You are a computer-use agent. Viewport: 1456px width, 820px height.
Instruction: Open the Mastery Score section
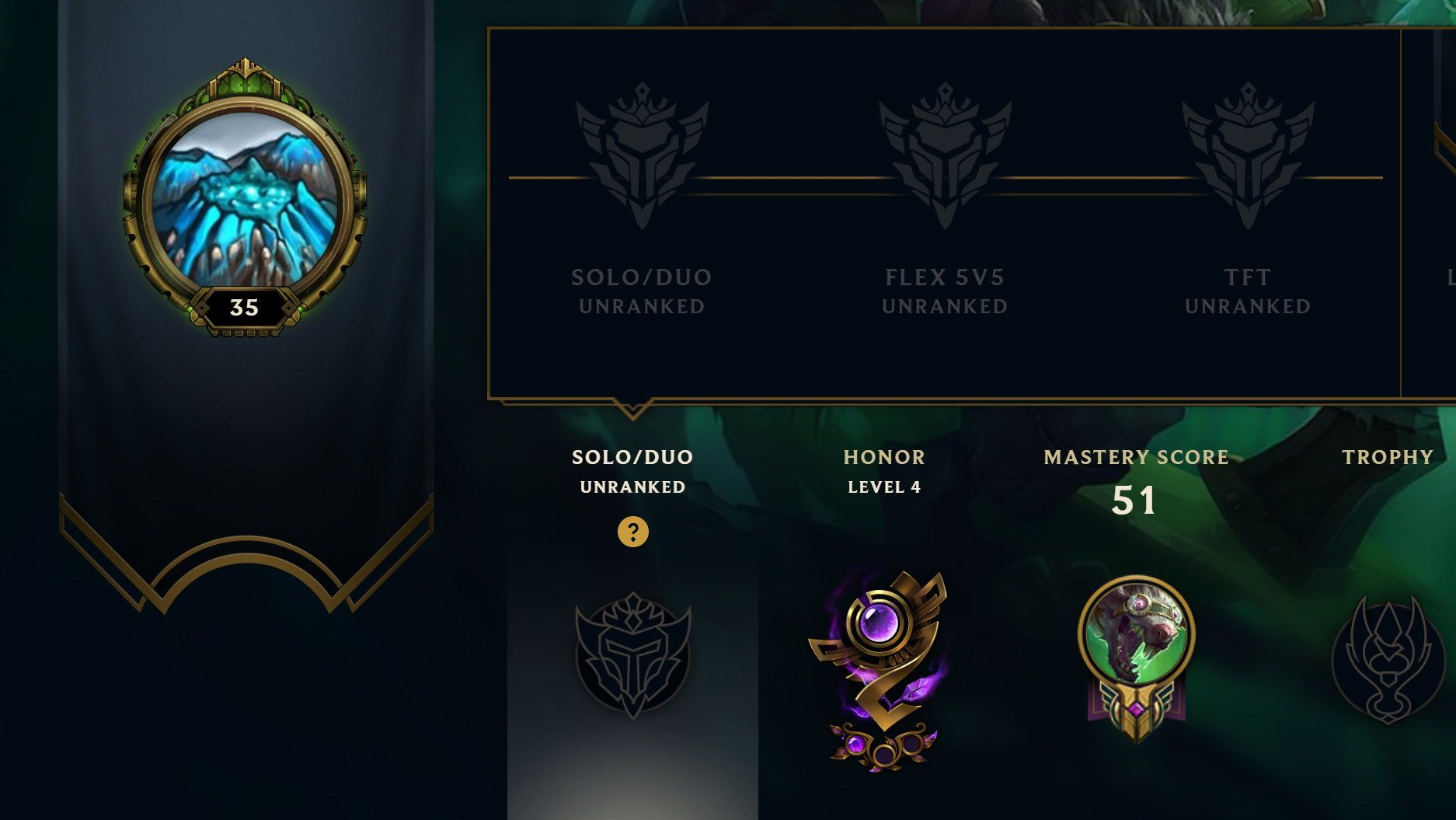pyautogui.click(x=1136, y=457)
